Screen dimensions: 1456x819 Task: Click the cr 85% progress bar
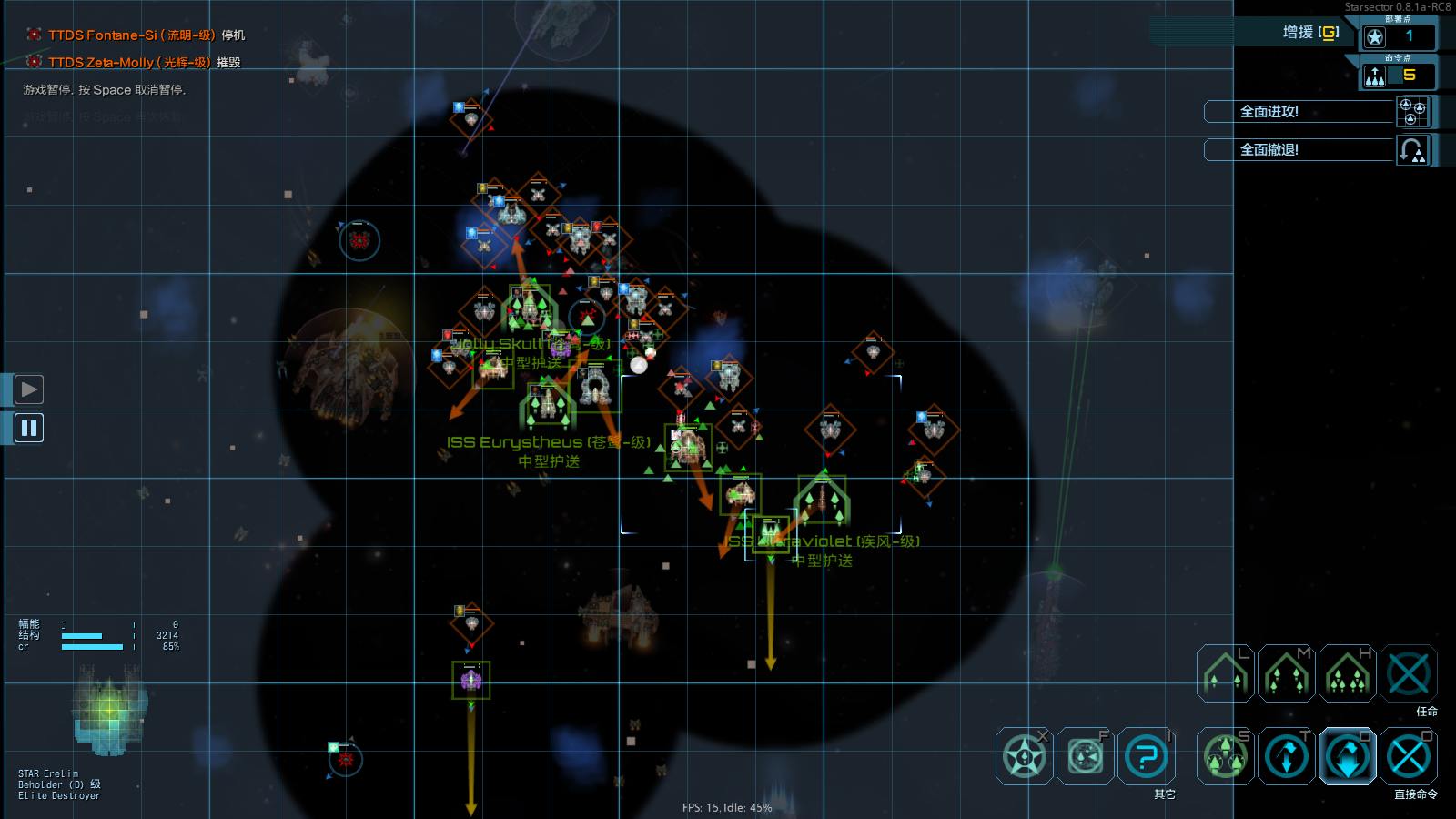click(x=91, y=647)
